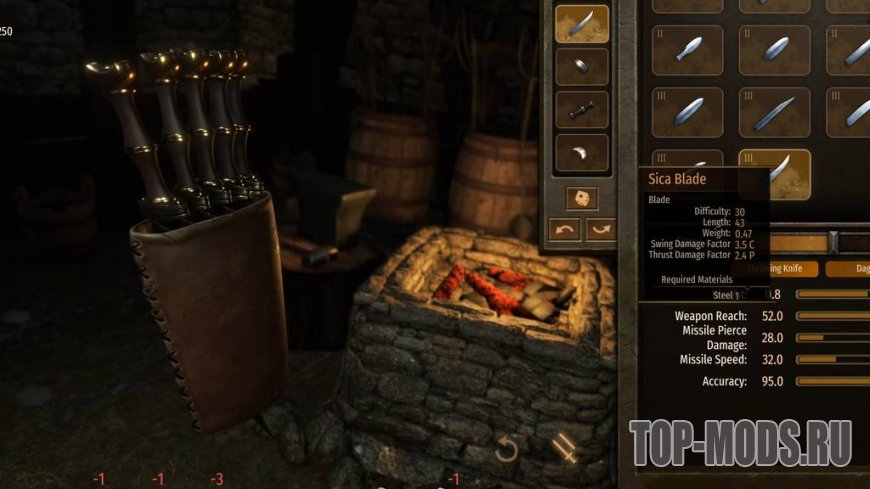The width and height of the screenshot is (870, 489).
Task: Choose the long narrow tier III blade
Action: point(774,111)
